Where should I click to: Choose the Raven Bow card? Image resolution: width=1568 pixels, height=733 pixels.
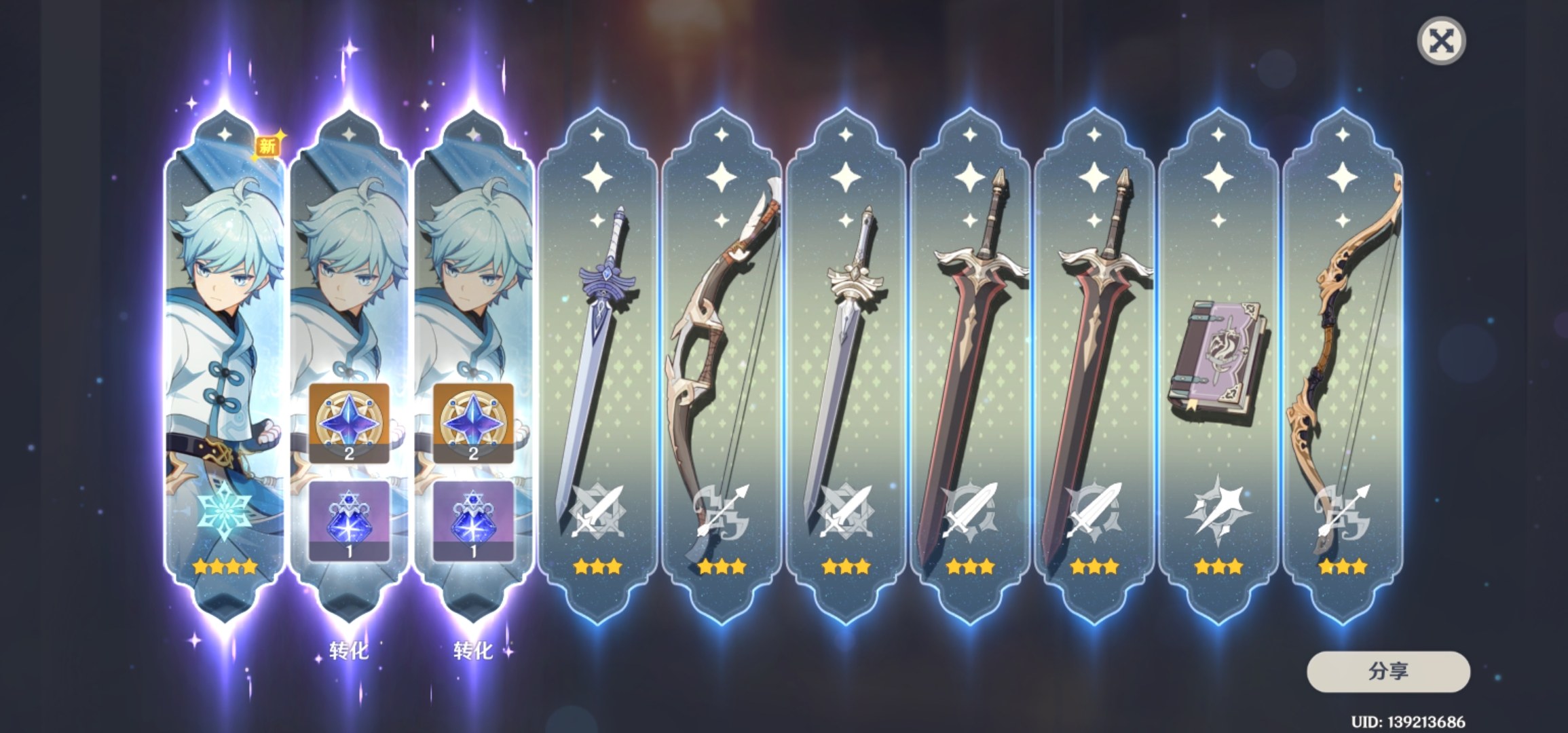722,366
